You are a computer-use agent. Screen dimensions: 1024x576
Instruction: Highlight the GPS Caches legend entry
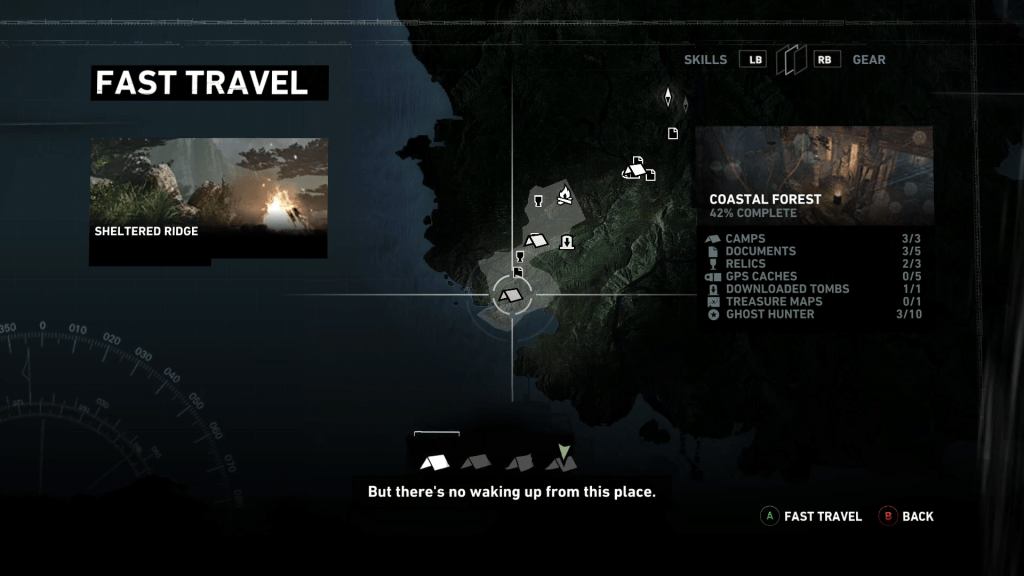point(761,276)
